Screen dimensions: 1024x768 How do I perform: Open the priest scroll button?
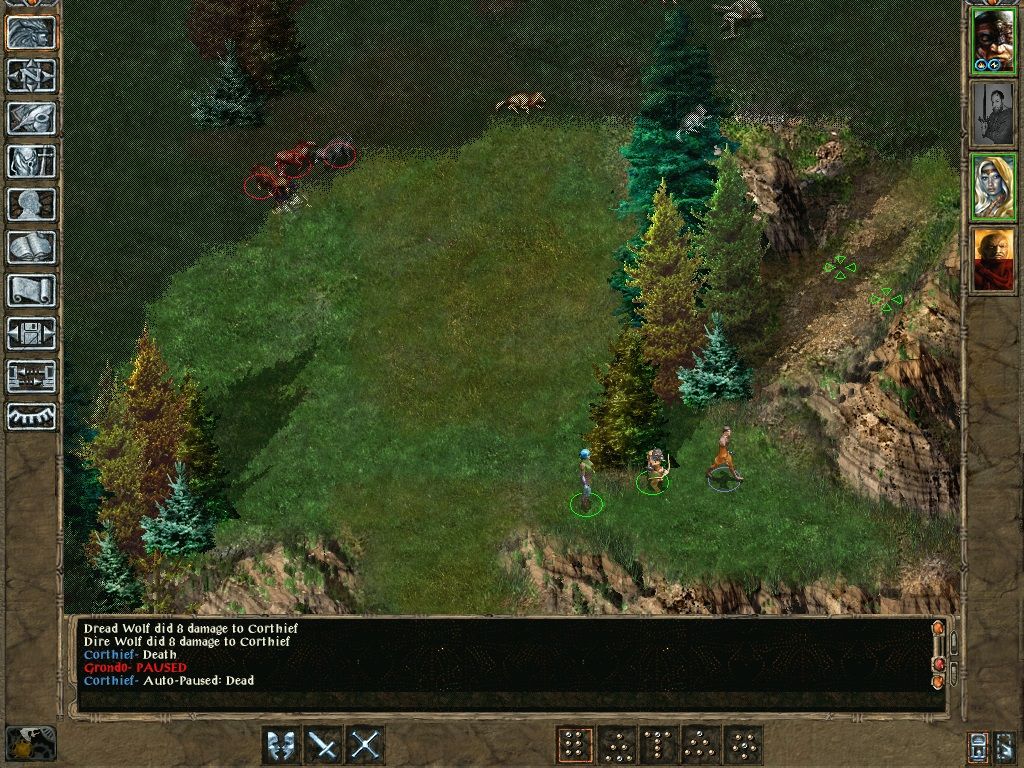coord(31,290)
